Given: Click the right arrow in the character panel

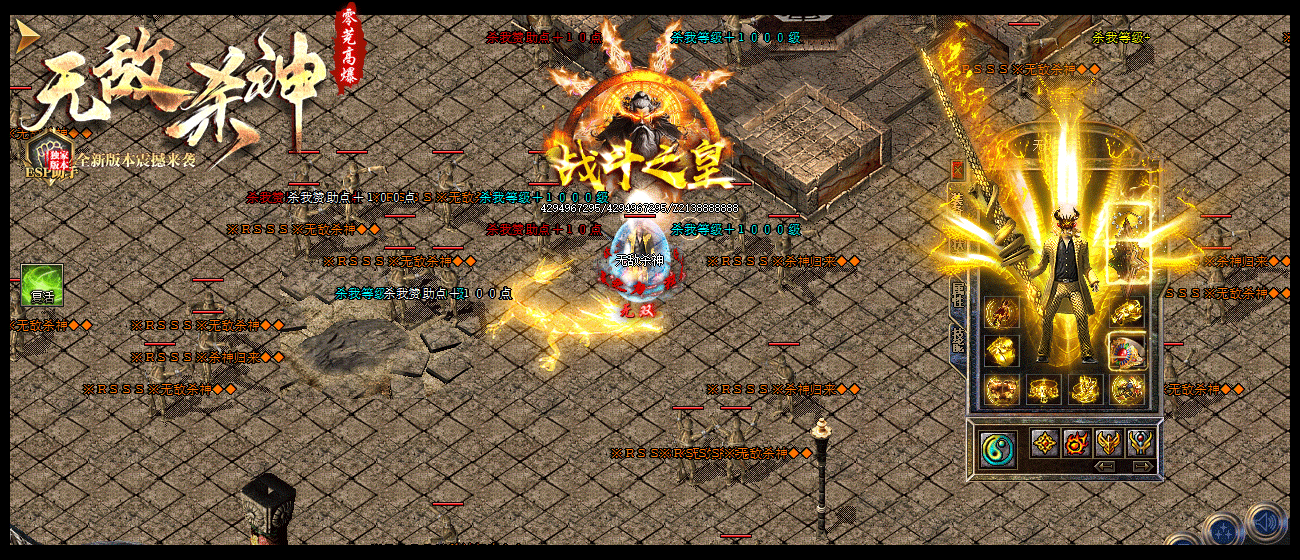Looking at the screenshot, I should click(x=1141, y=466).
